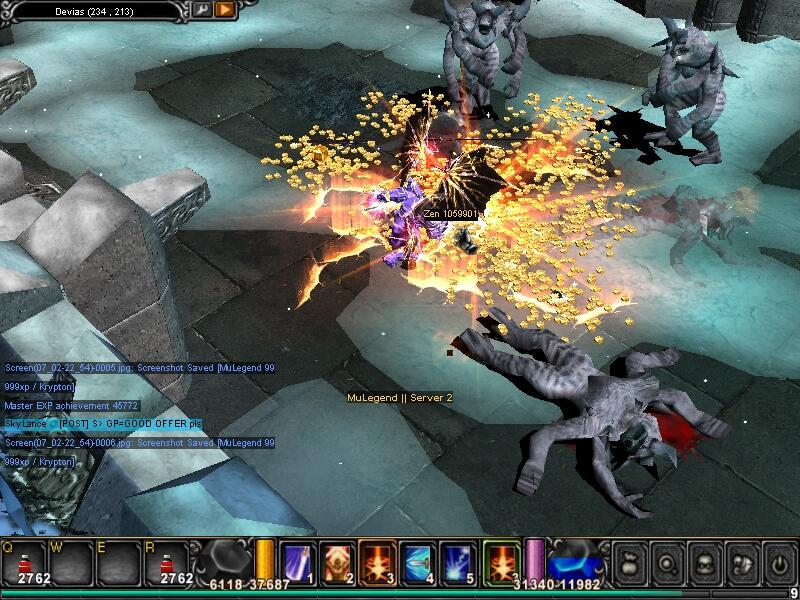Open the helmet icon menu button
This screenshot has height=600, width=800.
coord(741,562)
